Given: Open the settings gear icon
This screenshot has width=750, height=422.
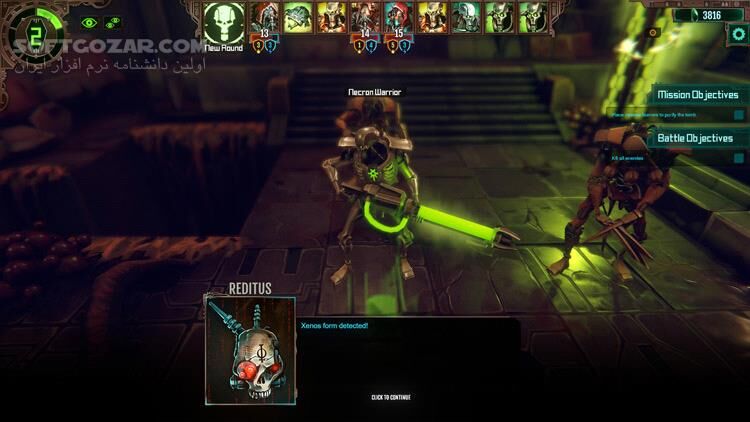Looking at the screenshot, I should [737, 34].
